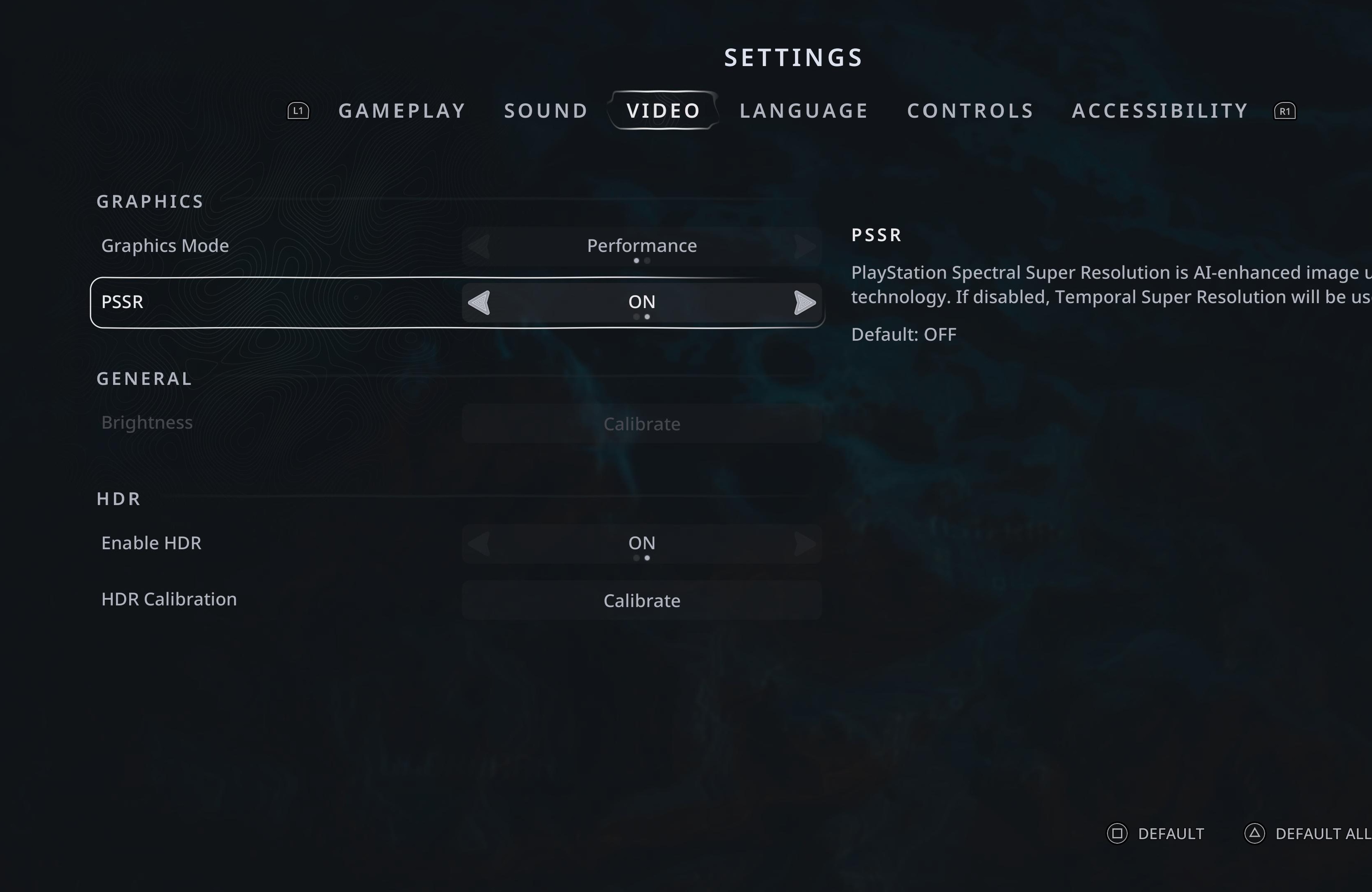Cycle Graphics Mode with its left arrow
Viewport: 1372px width, 892px height.
pos(480,247)
